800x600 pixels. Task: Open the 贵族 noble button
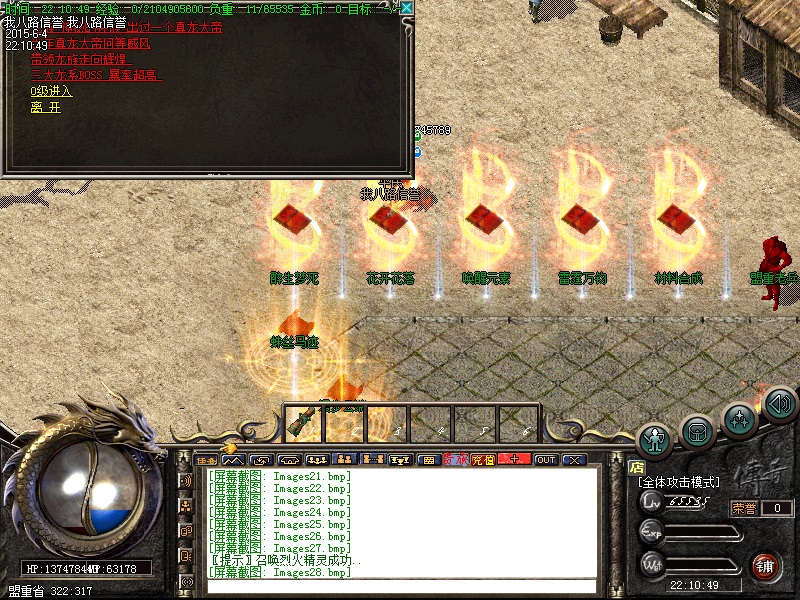point(455,460)
